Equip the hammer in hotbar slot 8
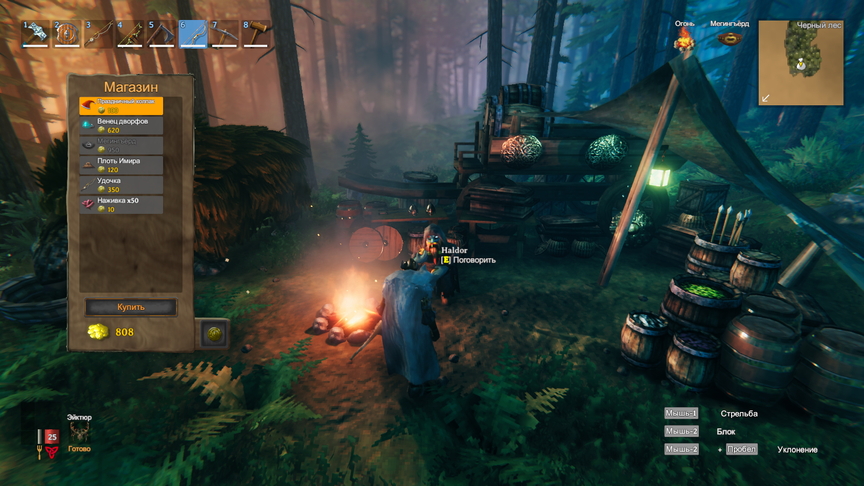Viewport: 864px width, 486px height. (x=256, y=34)
